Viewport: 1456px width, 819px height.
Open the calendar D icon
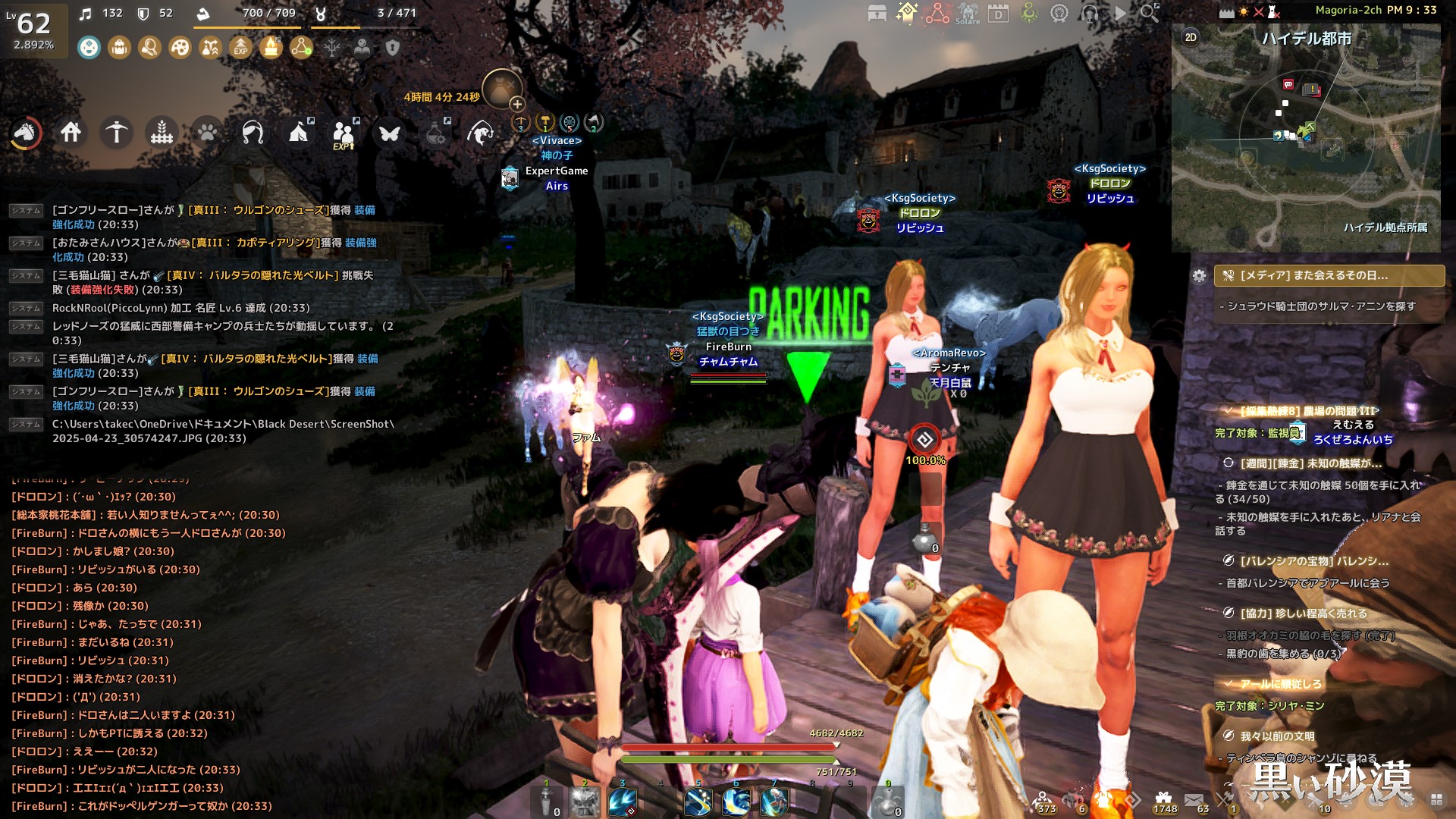coord(998,13)
